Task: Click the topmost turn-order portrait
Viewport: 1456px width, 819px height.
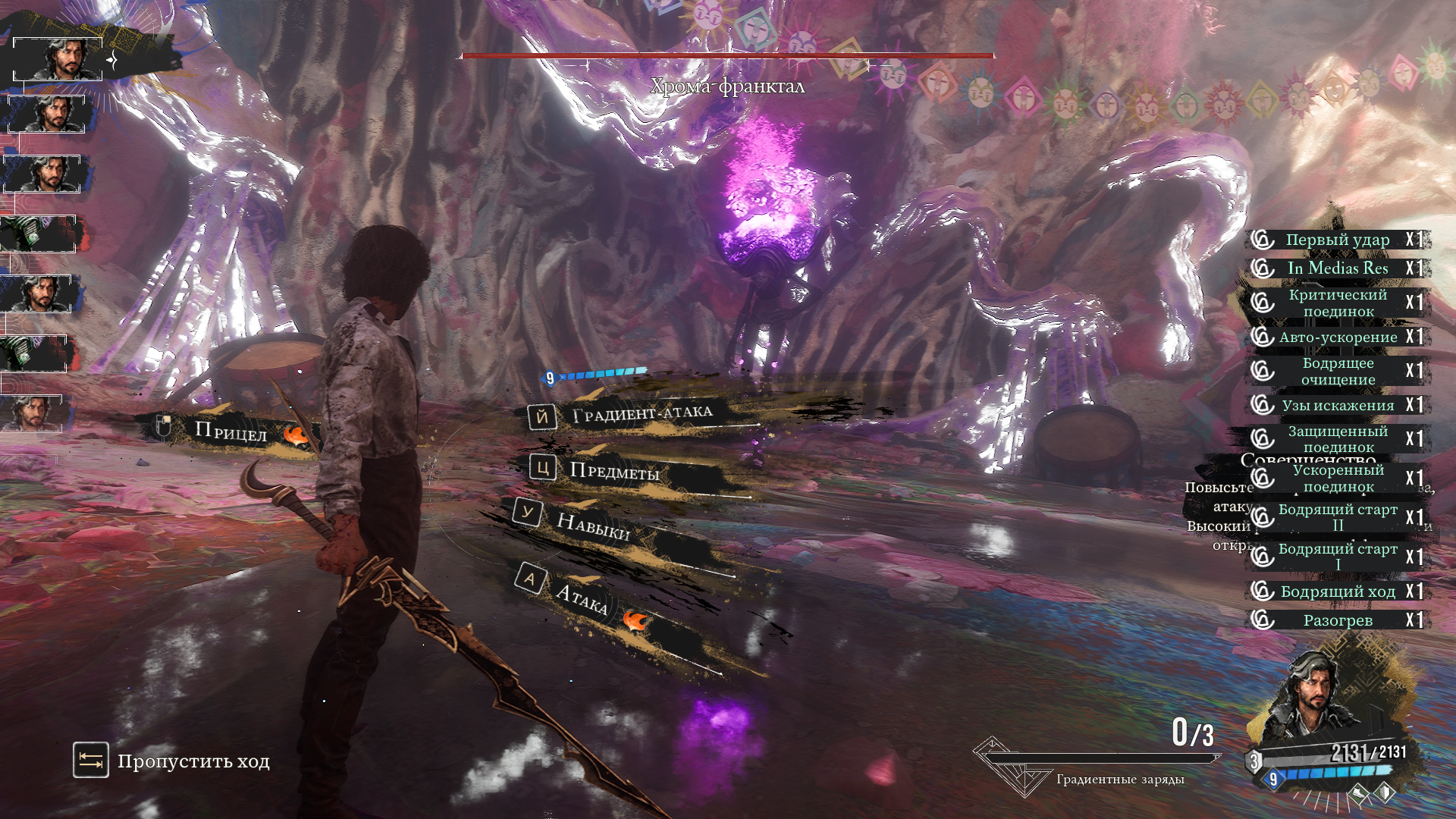Action: 58,58
